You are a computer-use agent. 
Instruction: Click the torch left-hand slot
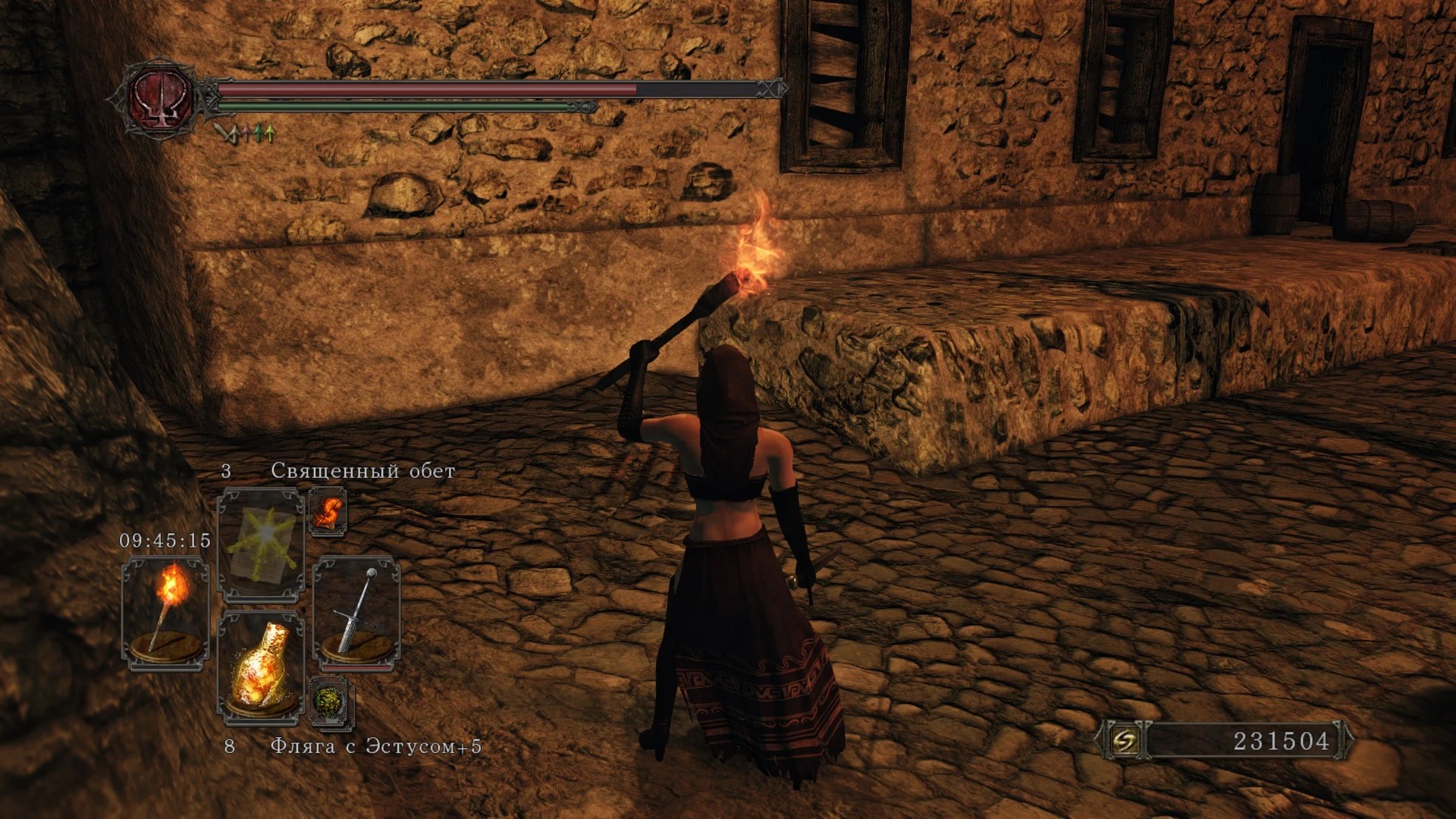click(165, 613)
